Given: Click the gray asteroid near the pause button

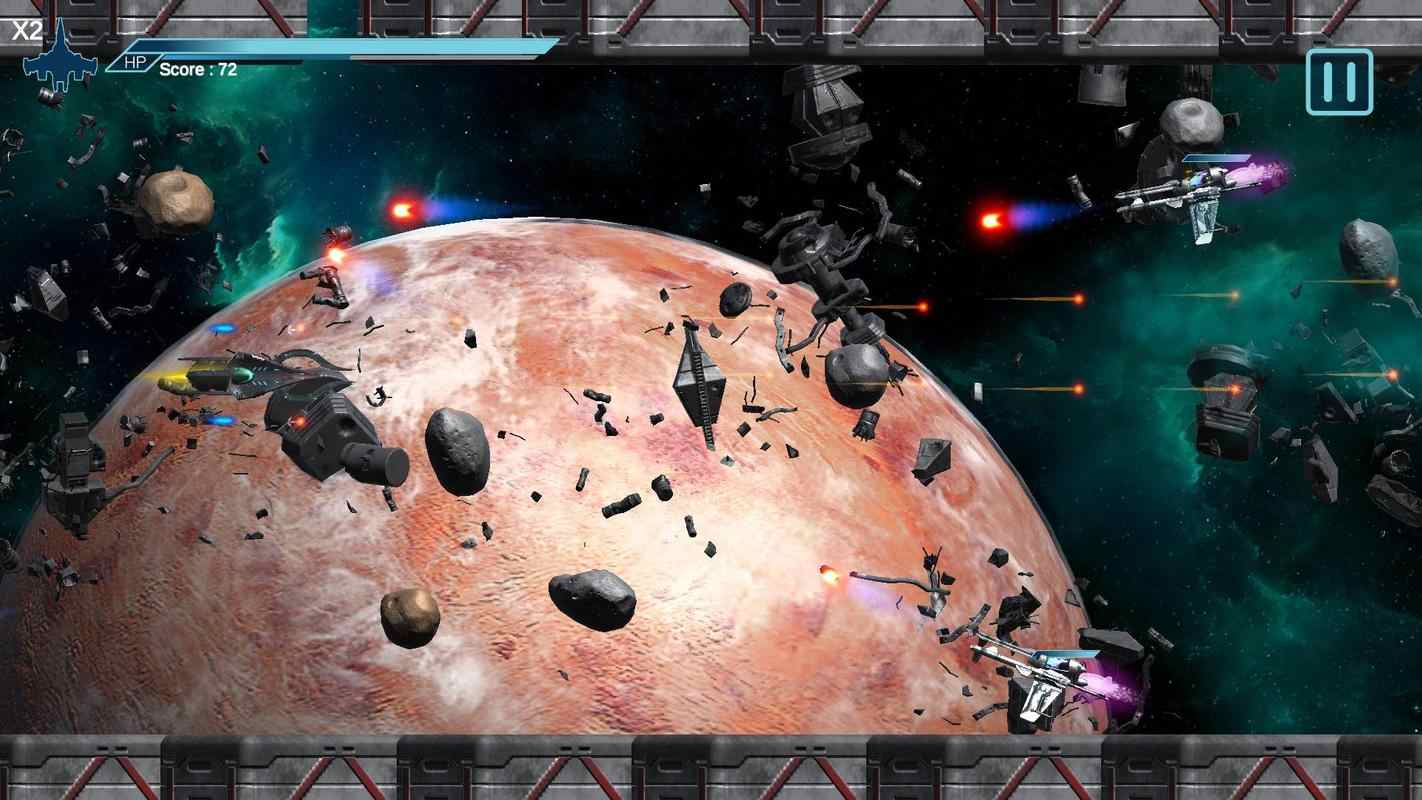Looking at the screenshot, I should pyautogui.click(x=1190, y=120).
